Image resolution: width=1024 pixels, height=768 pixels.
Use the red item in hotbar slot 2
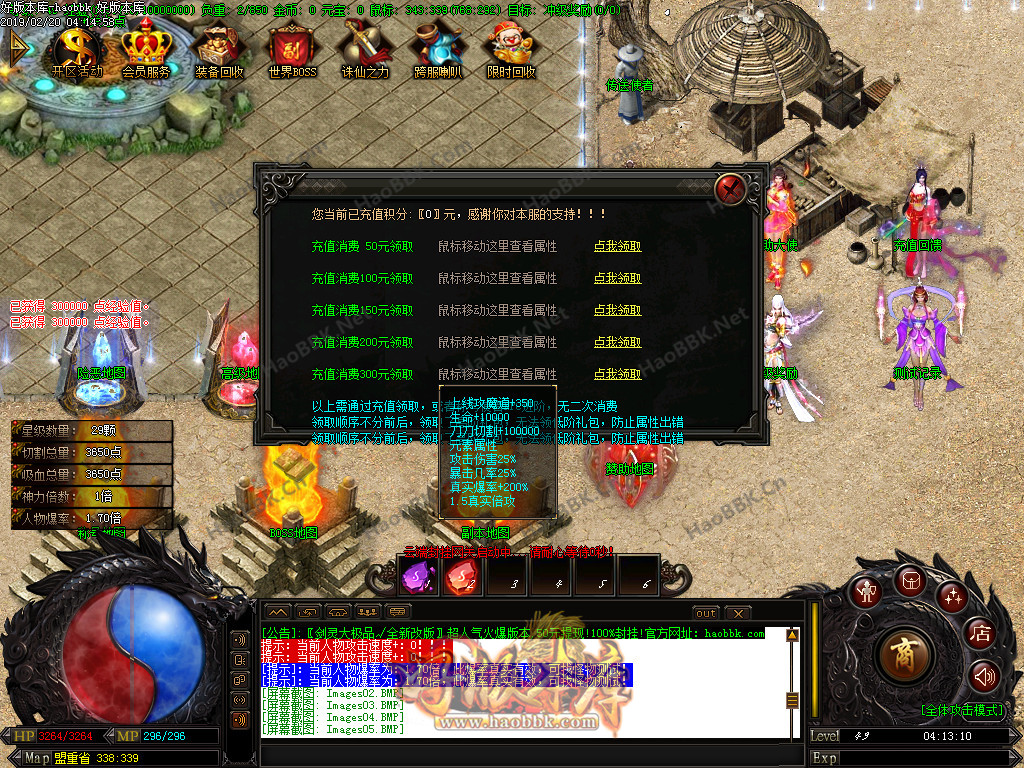[459, 576]
